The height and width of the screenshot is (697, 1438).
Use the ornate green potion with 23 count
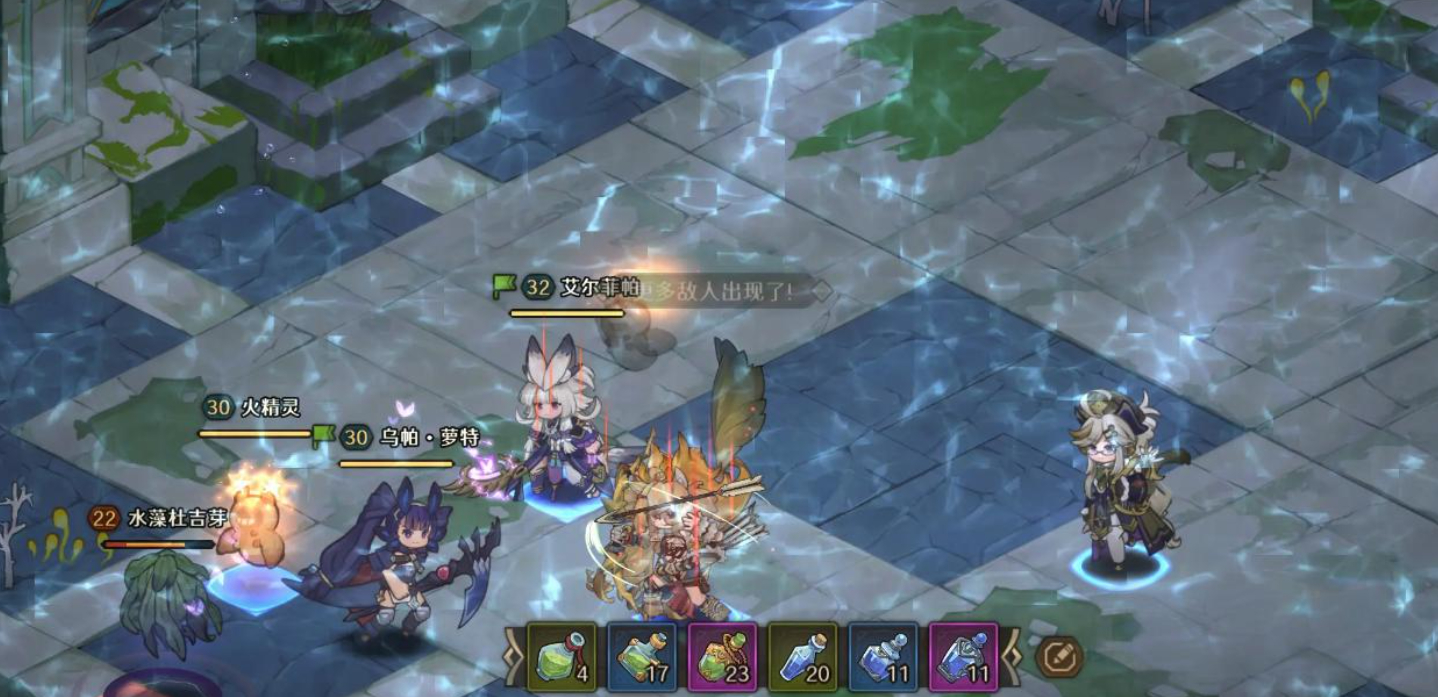click(x=722, y=657)
